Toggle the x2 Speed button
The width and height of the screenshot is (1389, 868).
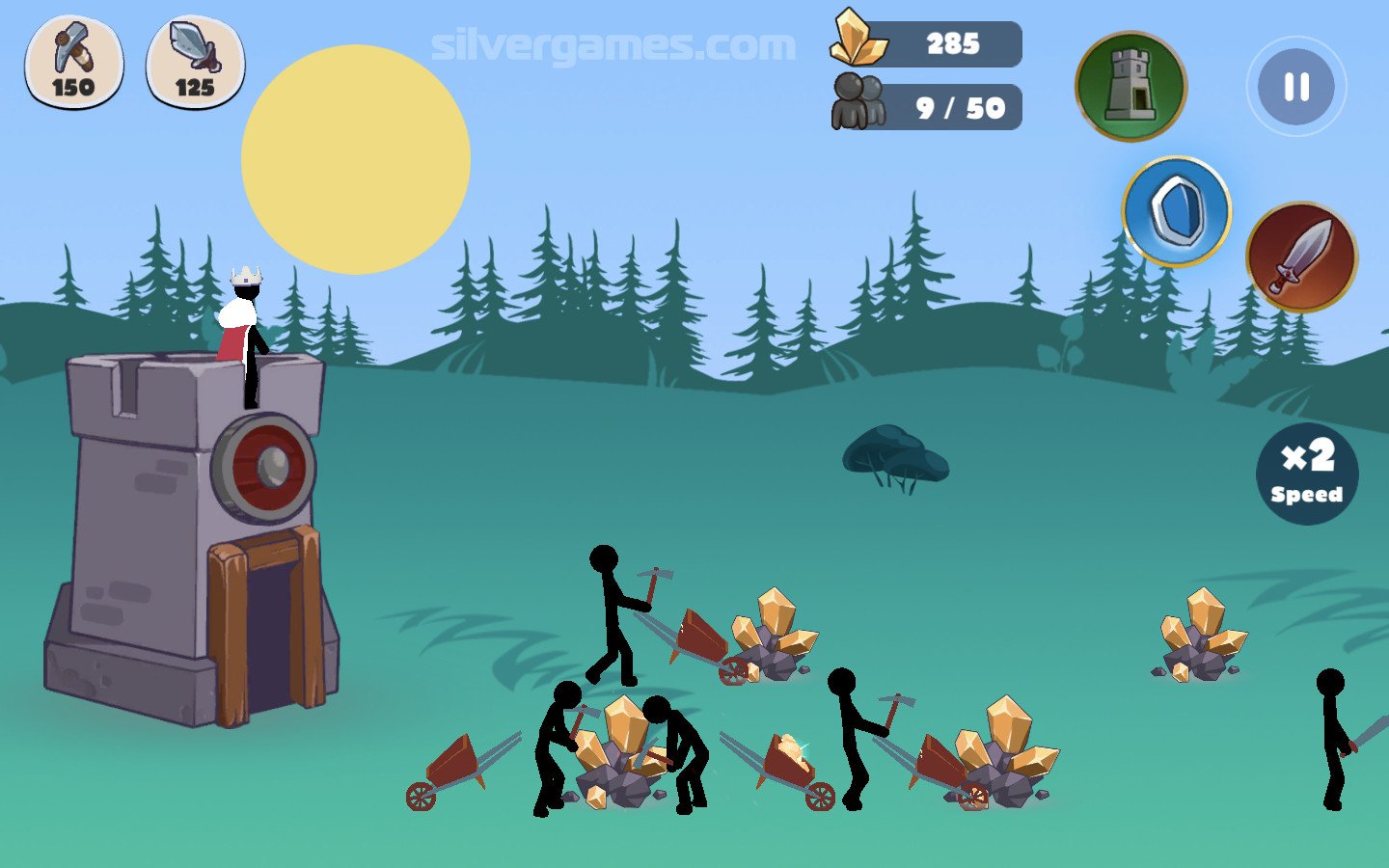tap(1306, 473)
